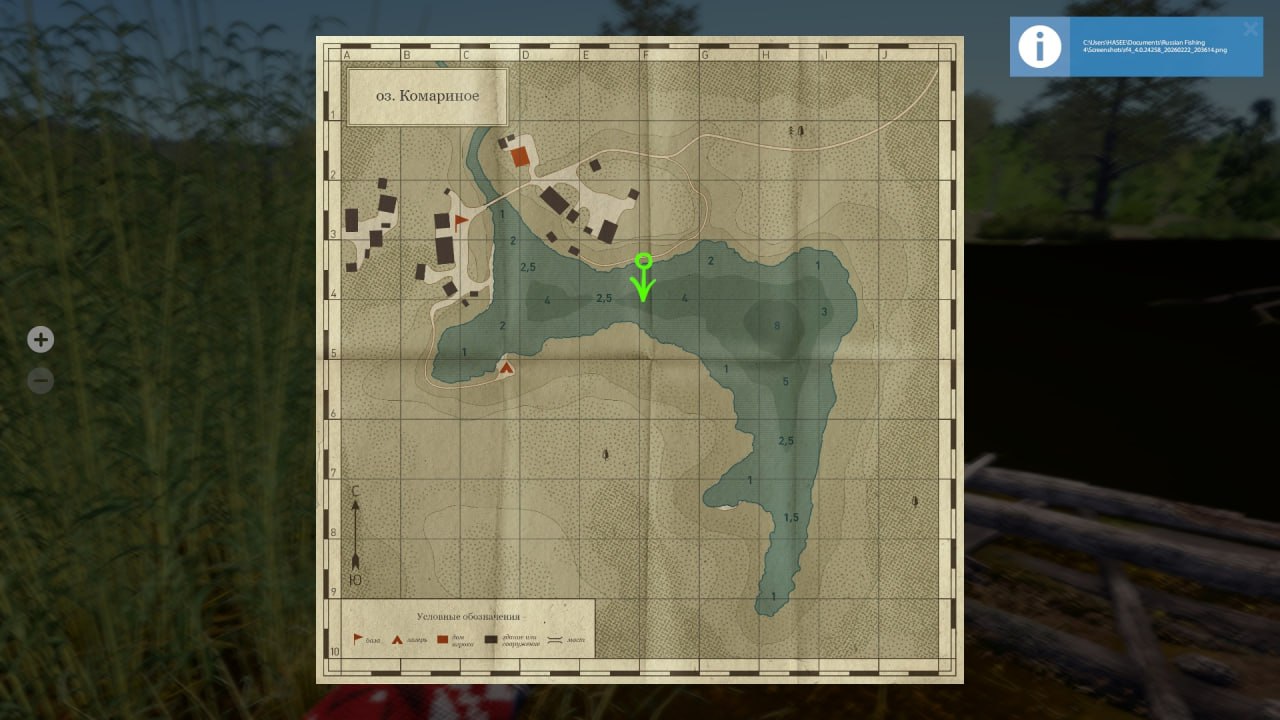Viewport: 1280px width, 720px height.
Task: Zoom out the map with minus button
Action: coord(40,381)
